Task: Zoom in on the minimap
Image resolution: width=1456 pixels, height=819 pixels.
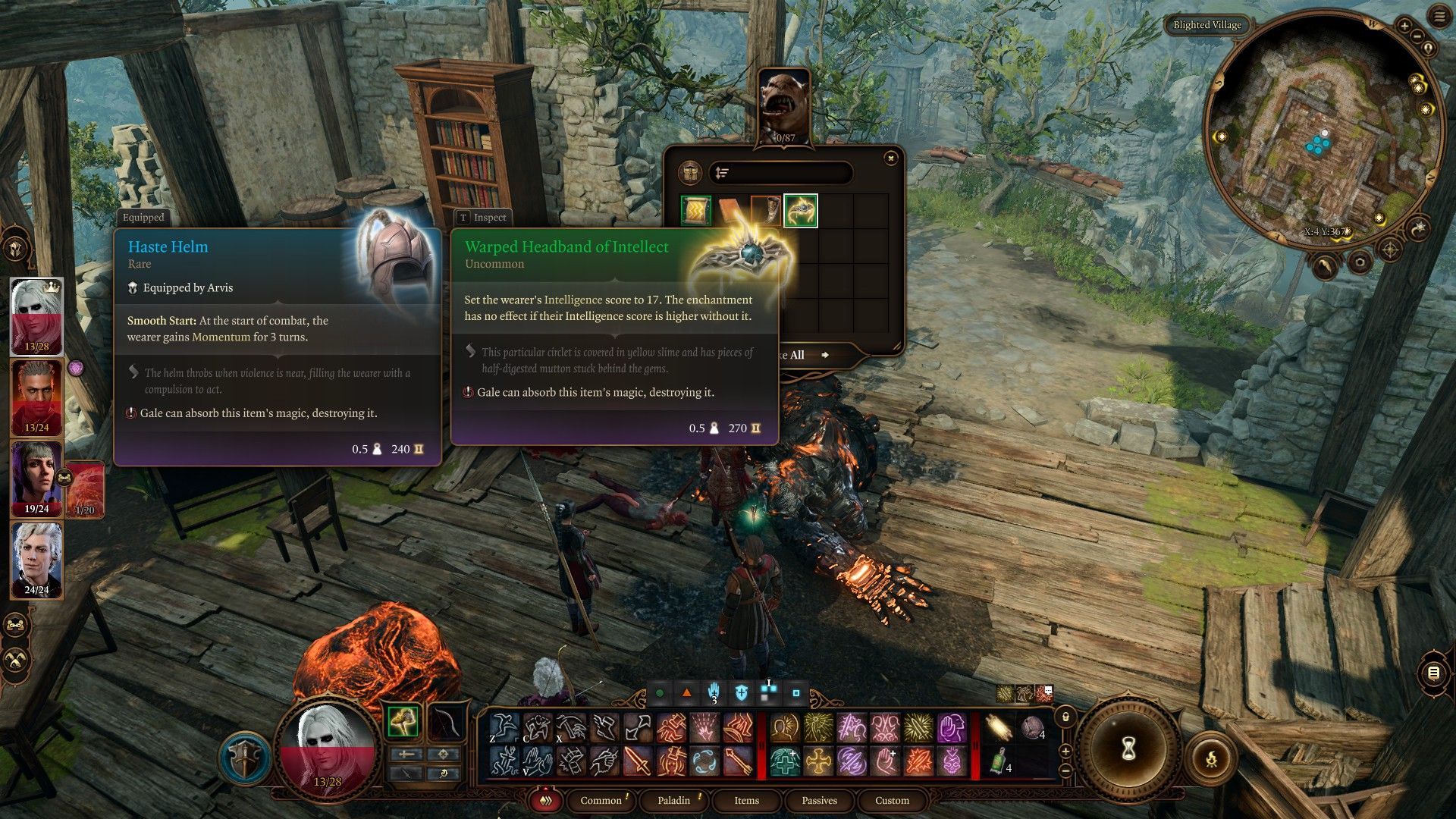Action: (1404, 26)
